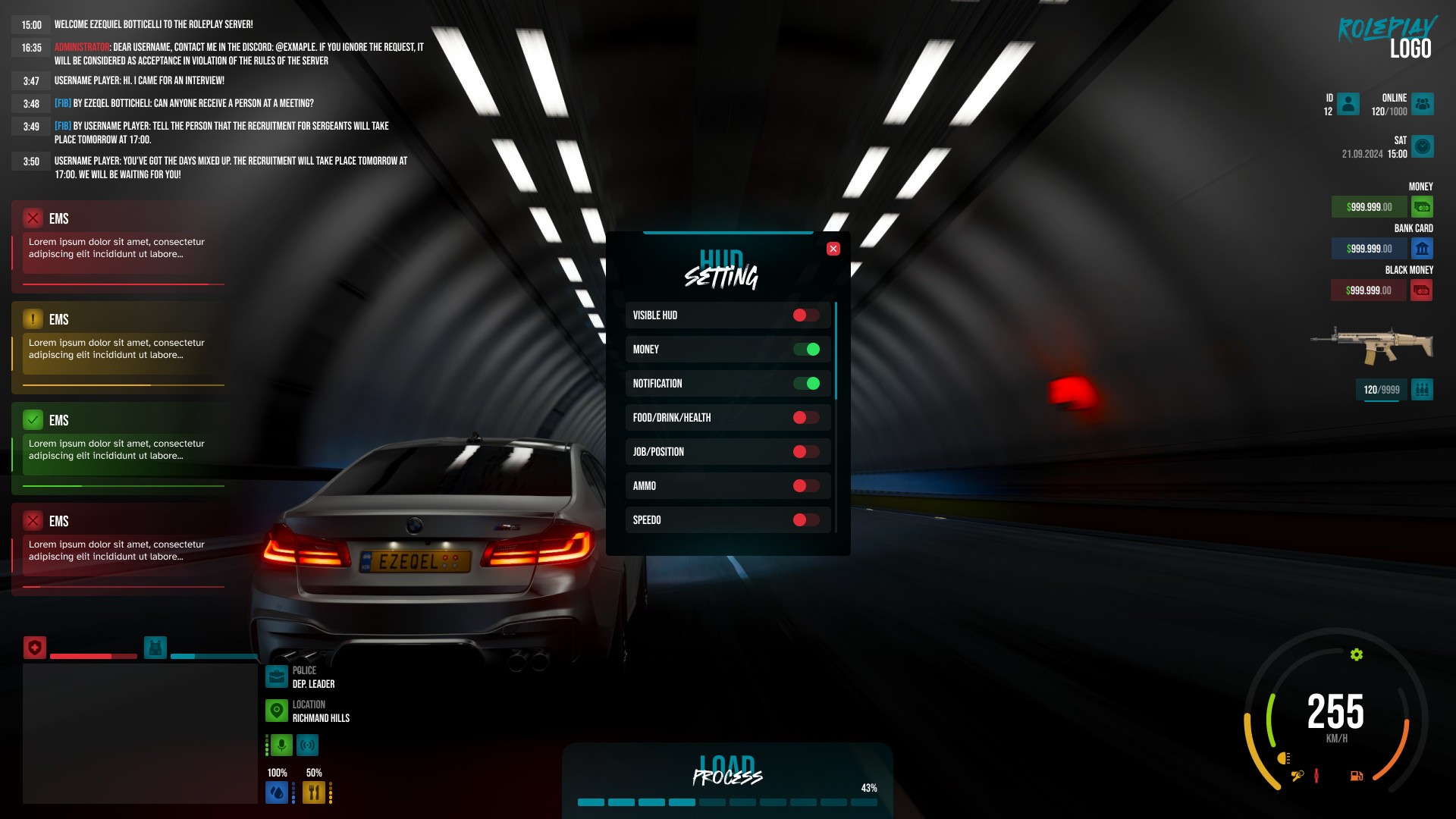Enable the Food/Drink/Health toggle
Screen dimensions: 1456x819
point(807,417)
